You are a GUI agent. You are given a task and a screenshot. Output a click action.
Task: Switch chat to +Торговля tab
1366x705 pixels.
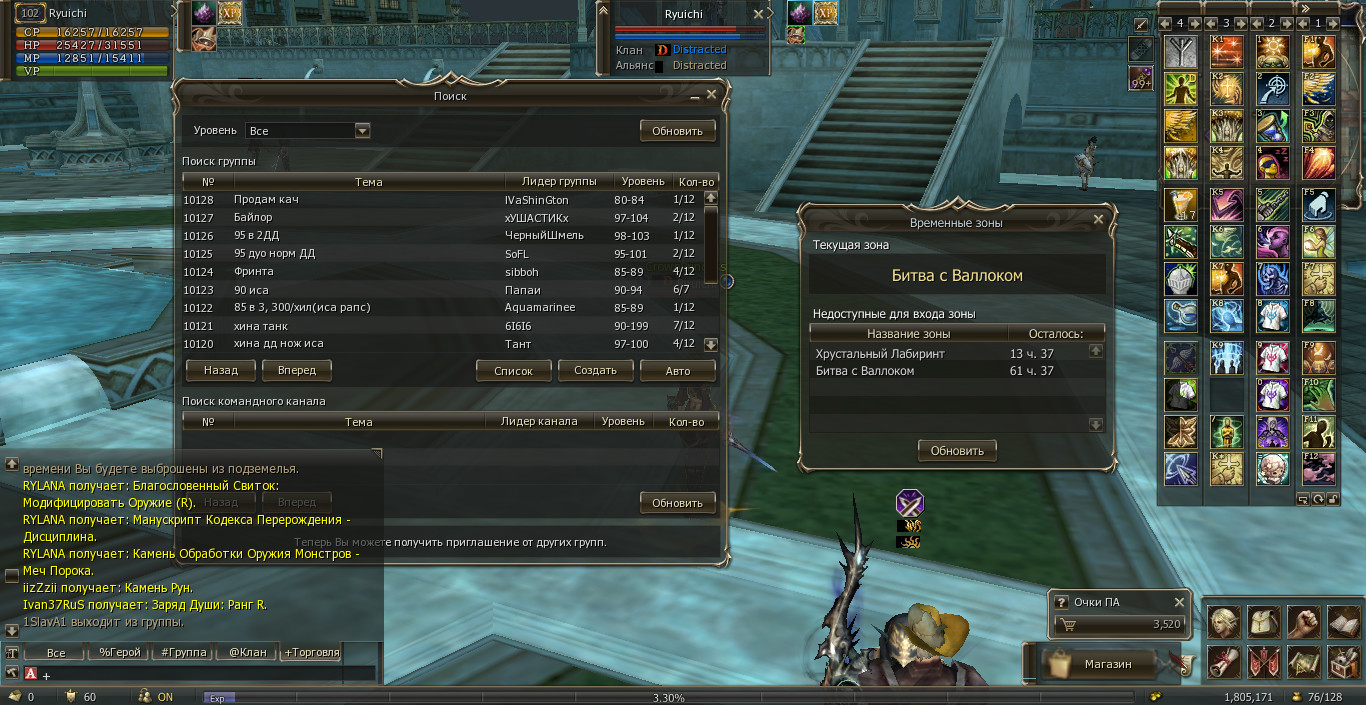tap(312, 653)
